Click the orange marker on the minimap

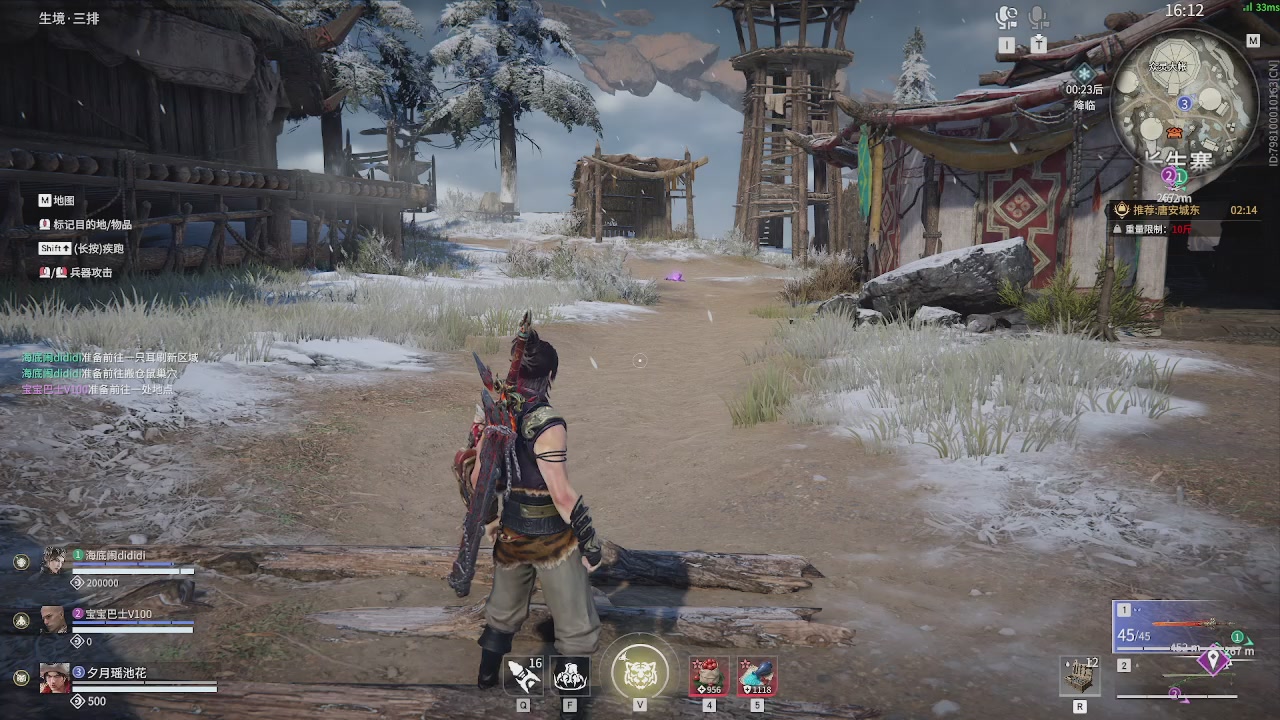coord(1174,133)
